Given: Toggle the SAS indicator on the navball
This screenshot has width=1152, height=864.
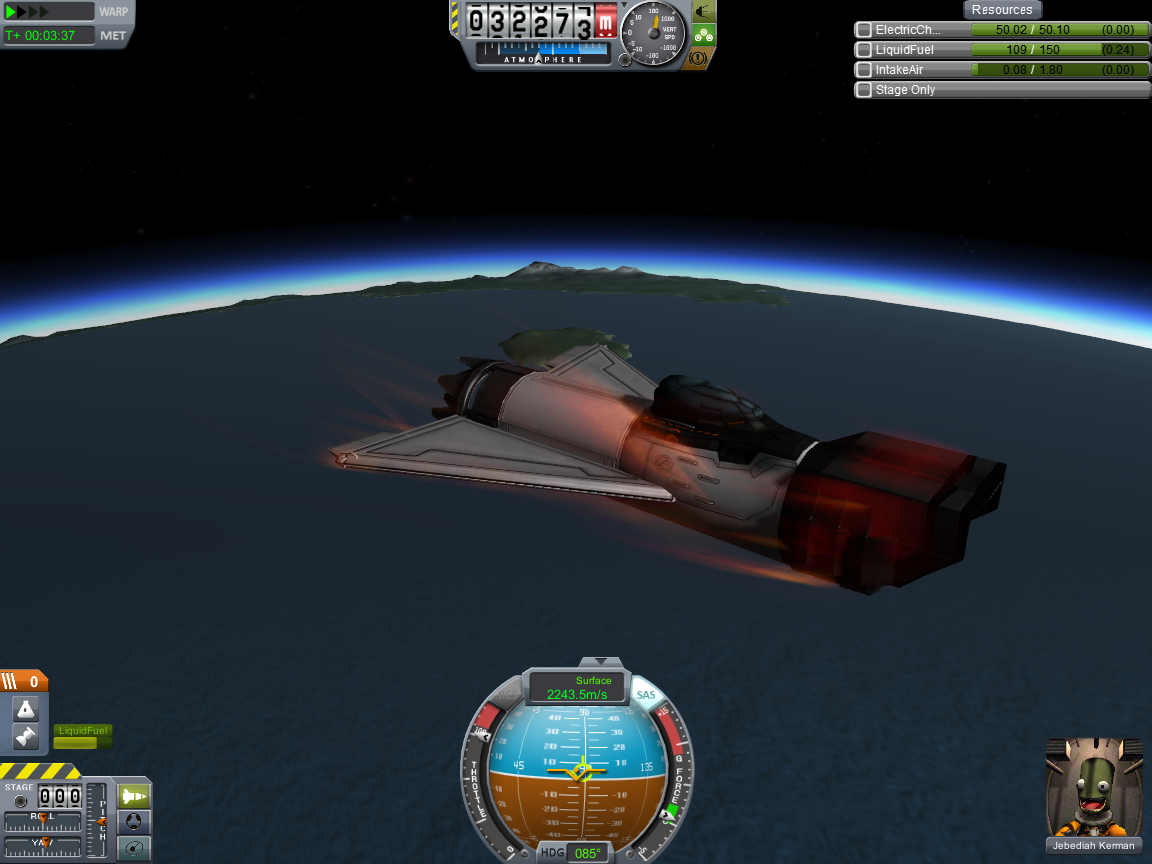Looking at the screenshot, I should click(x=646, y=695).
